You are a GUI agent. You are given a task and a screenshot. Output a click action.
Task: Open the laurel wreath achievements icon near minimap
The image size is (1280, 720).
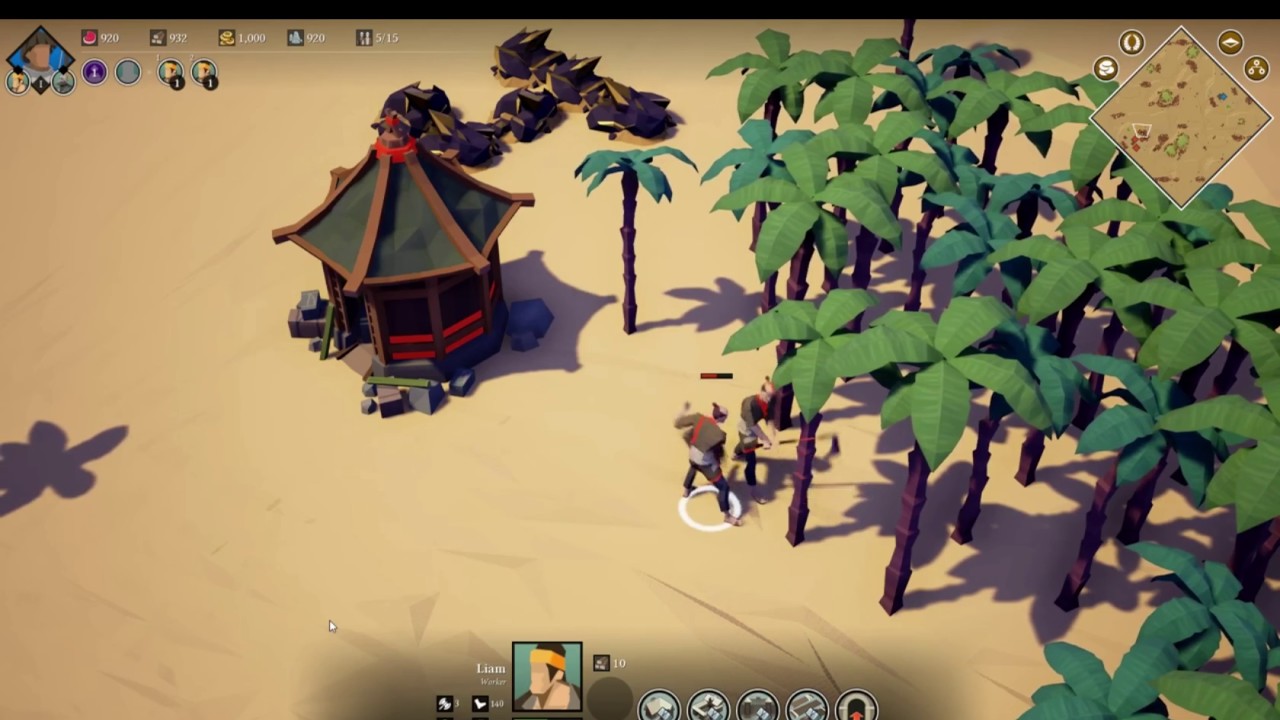pyautogui.click(x=1131, y=42)
